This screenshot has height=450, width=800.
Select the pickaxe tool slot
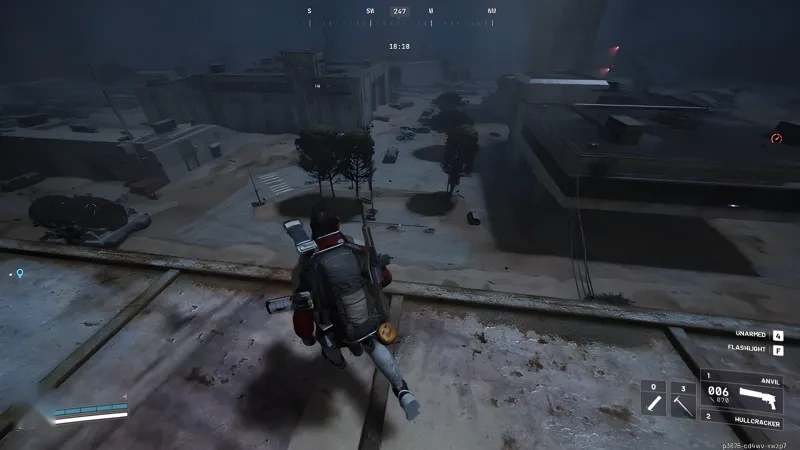tap(682, 402)
